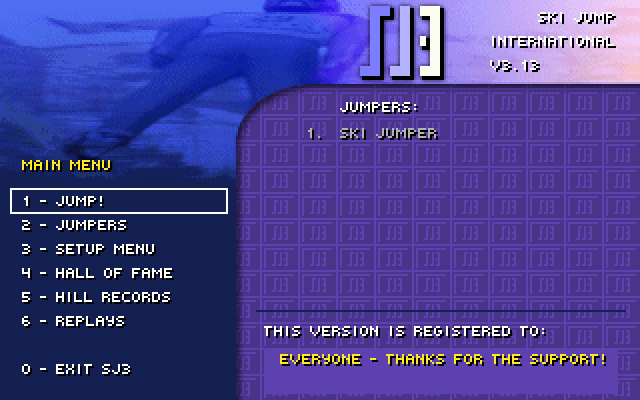Screen dimensions: 640x400
Task: Go to the Setup Menu
Action: tap(89, 249)
